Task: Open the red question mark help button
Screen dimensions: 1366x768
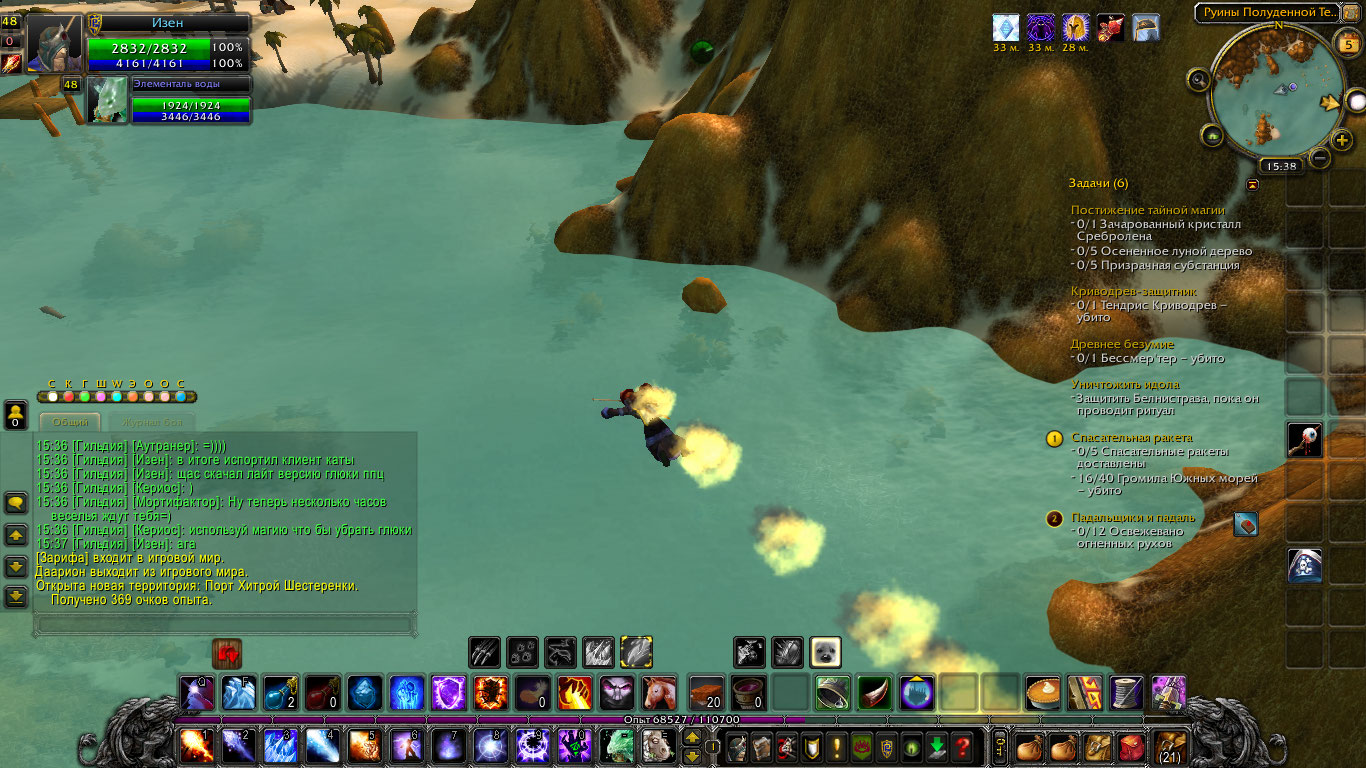Action: click(x=962, y=747)
